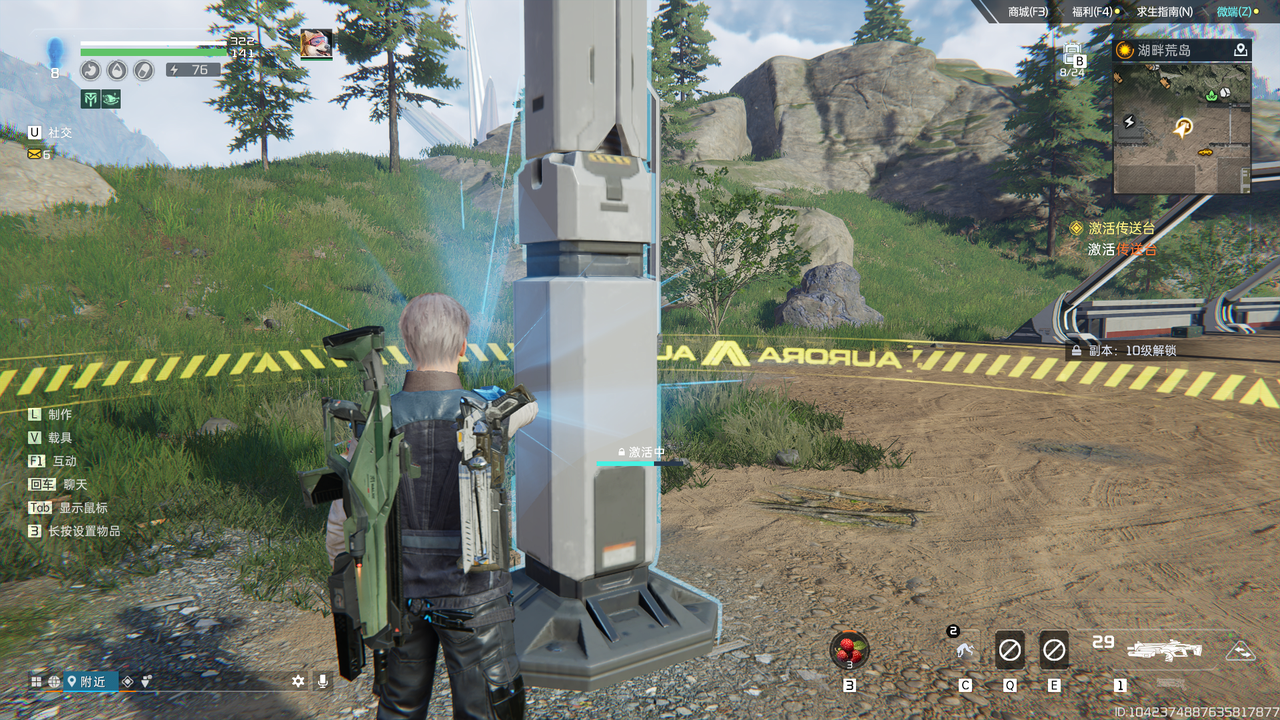
Task: Select the rifle weapon slot
Action: coord(1164,650)
